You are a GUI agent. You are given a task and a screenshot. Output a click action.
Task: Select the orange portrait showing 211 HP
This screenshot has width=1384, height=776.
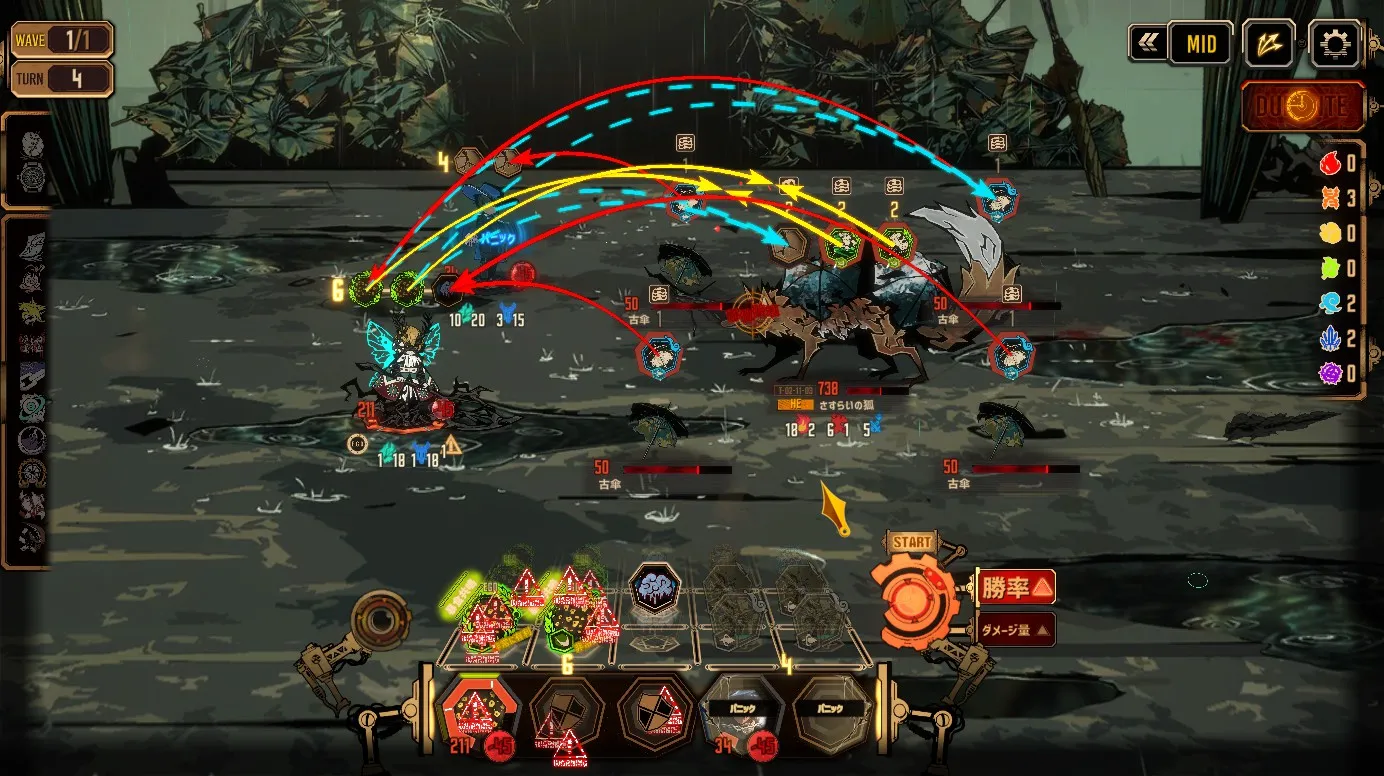(x=480, y=710)
